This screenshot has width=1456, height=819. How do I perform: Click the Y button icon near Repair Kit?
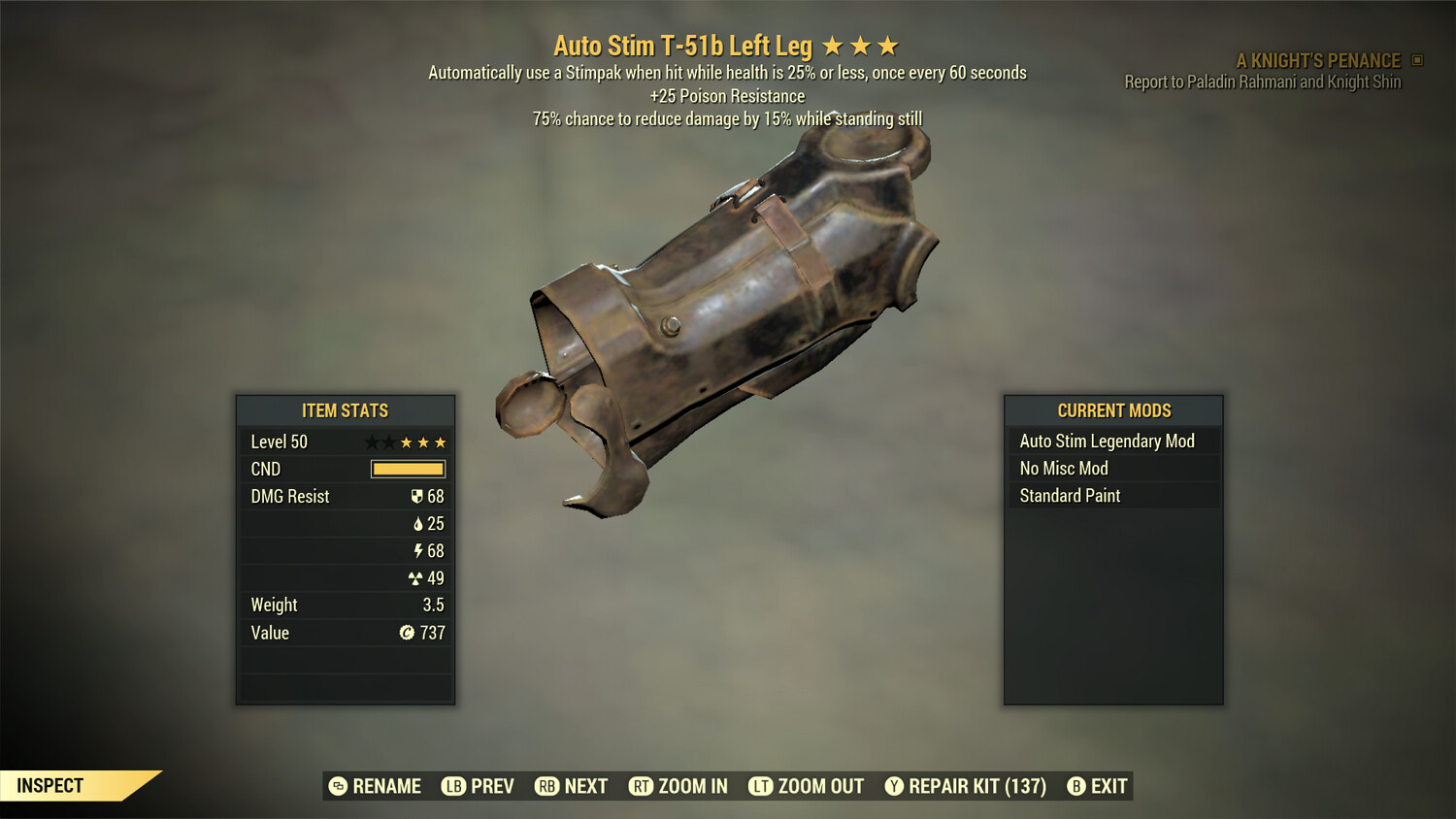click(893, 786)
